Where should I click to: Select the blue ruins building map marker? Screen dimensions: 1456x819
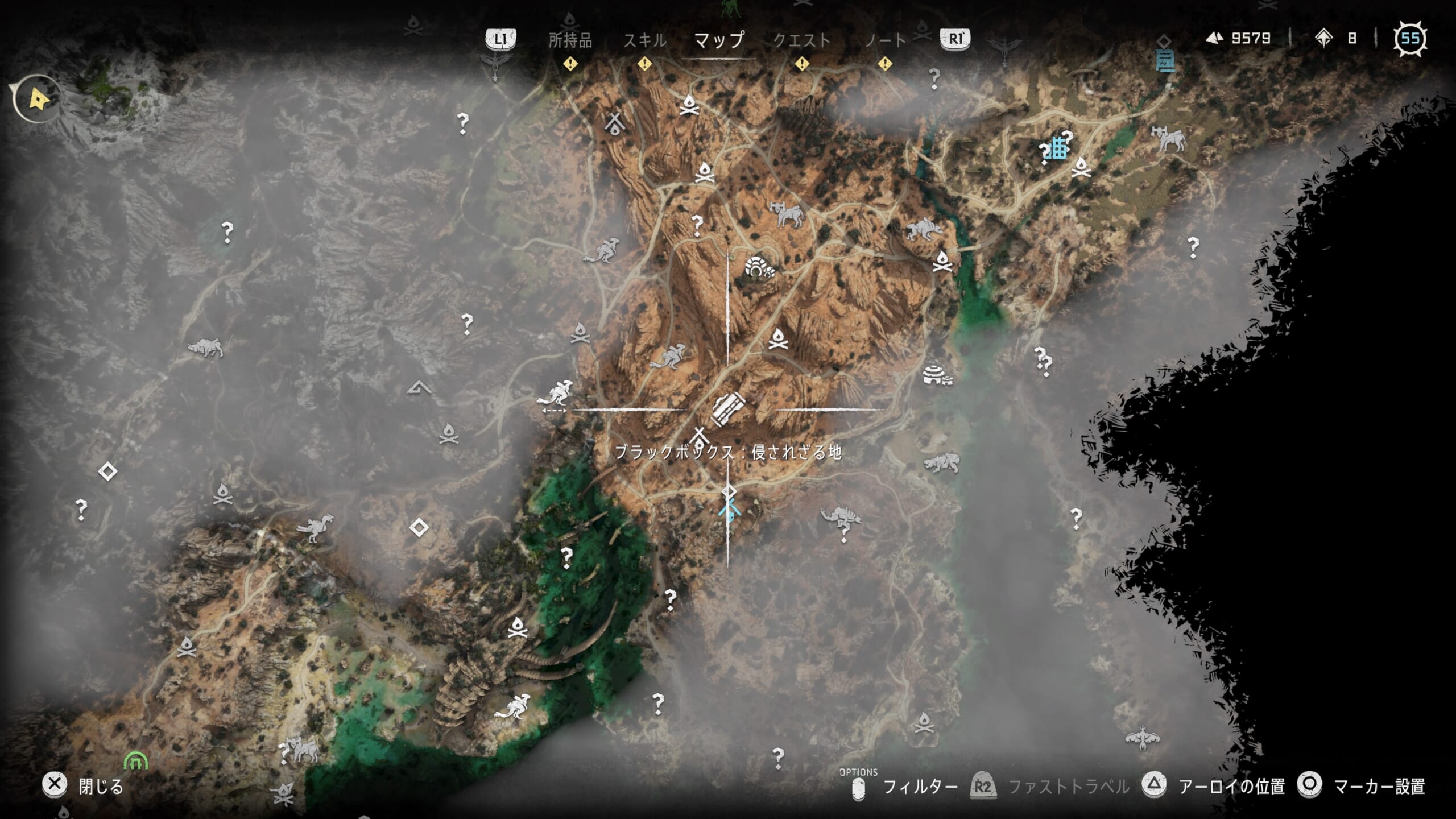[x=1057, y=148]
